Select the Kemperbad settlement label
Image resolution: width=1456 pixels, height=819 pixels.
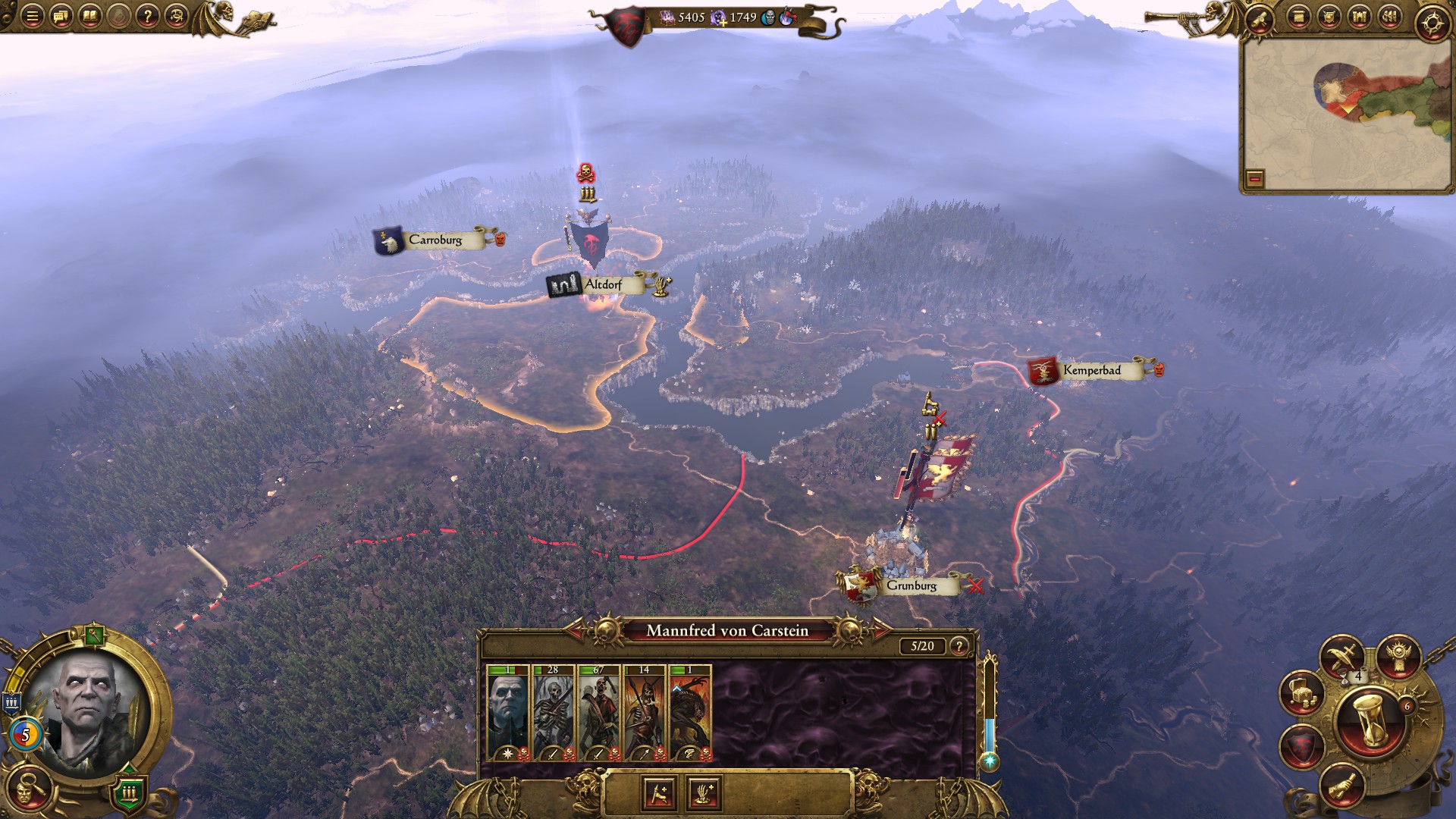1091,370
